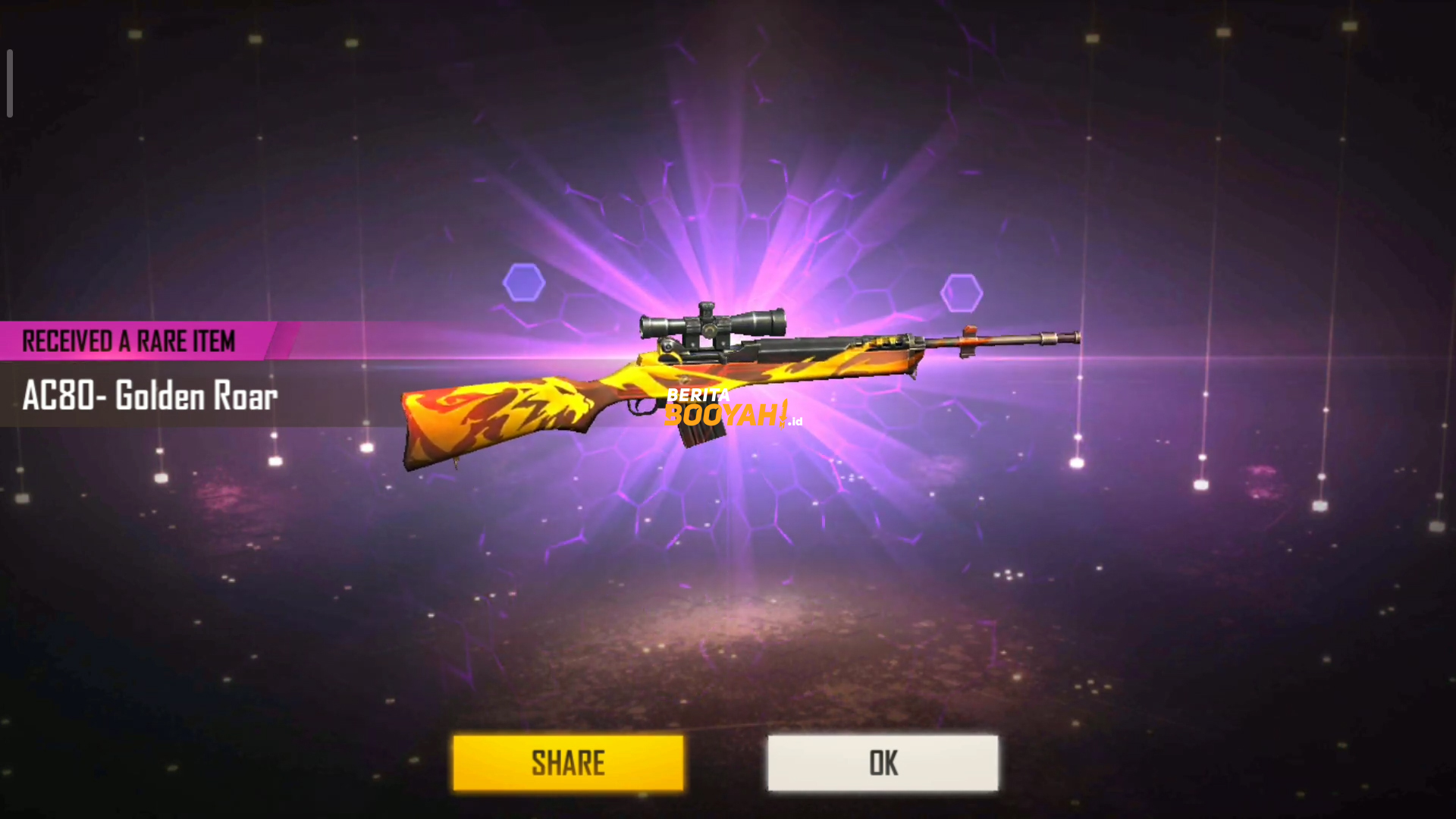
Task: Click the blue hexagon left of the weapon
Action: click(523, 283)
